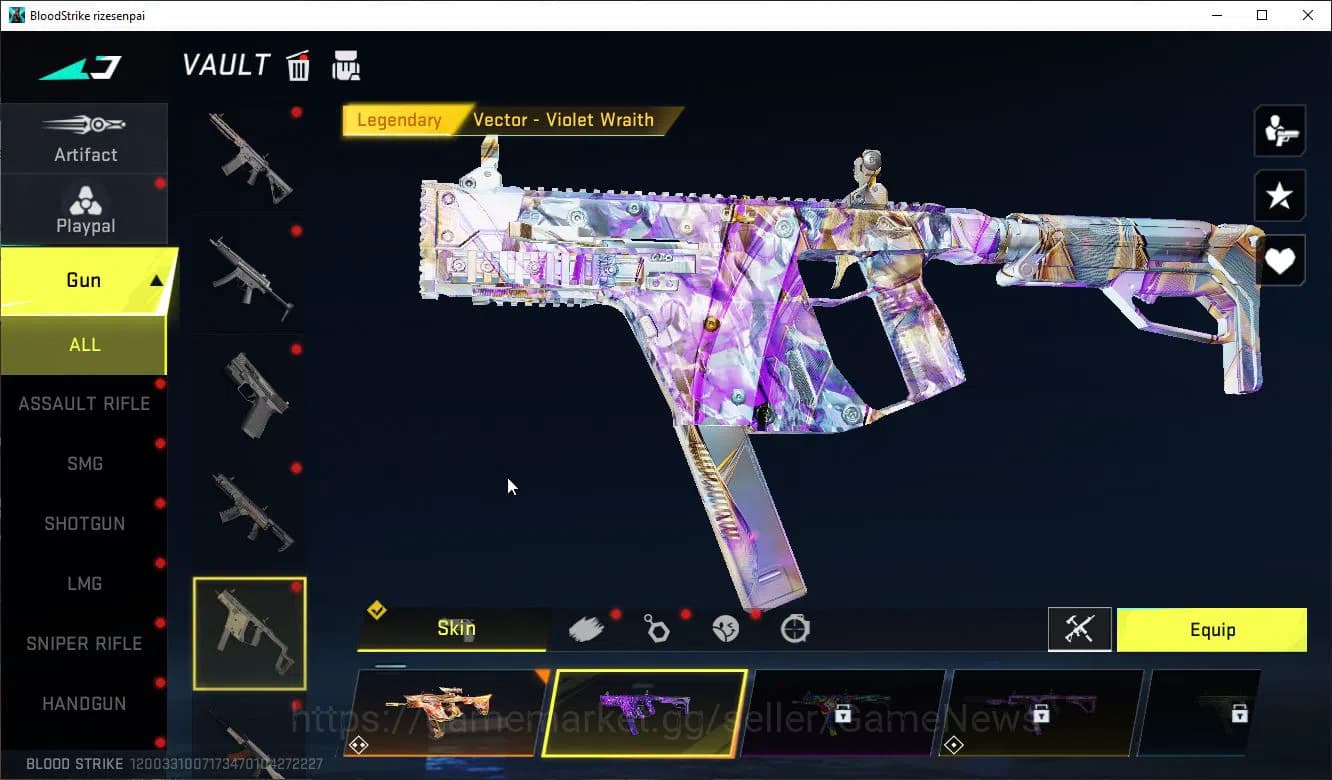The image size is (1332, 780).
Task: Select the highlighted Vector in the gun list
Action: click(x=249, y=633)
